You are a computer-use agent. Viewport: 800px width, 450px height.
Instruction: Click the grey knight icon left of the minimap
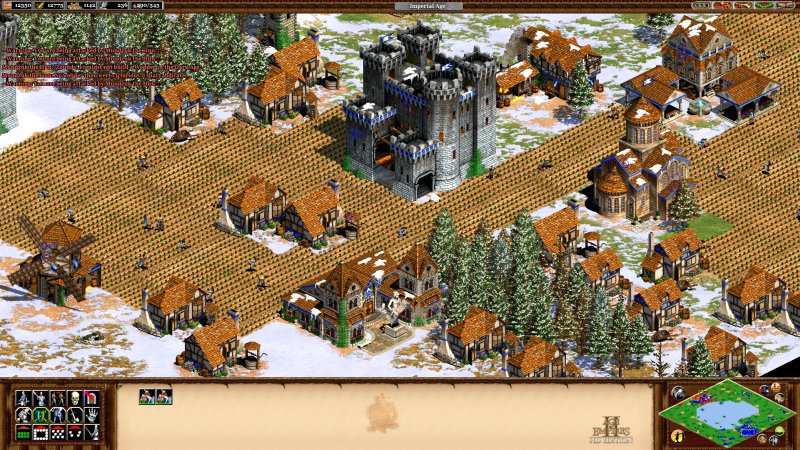click(677, 392)
